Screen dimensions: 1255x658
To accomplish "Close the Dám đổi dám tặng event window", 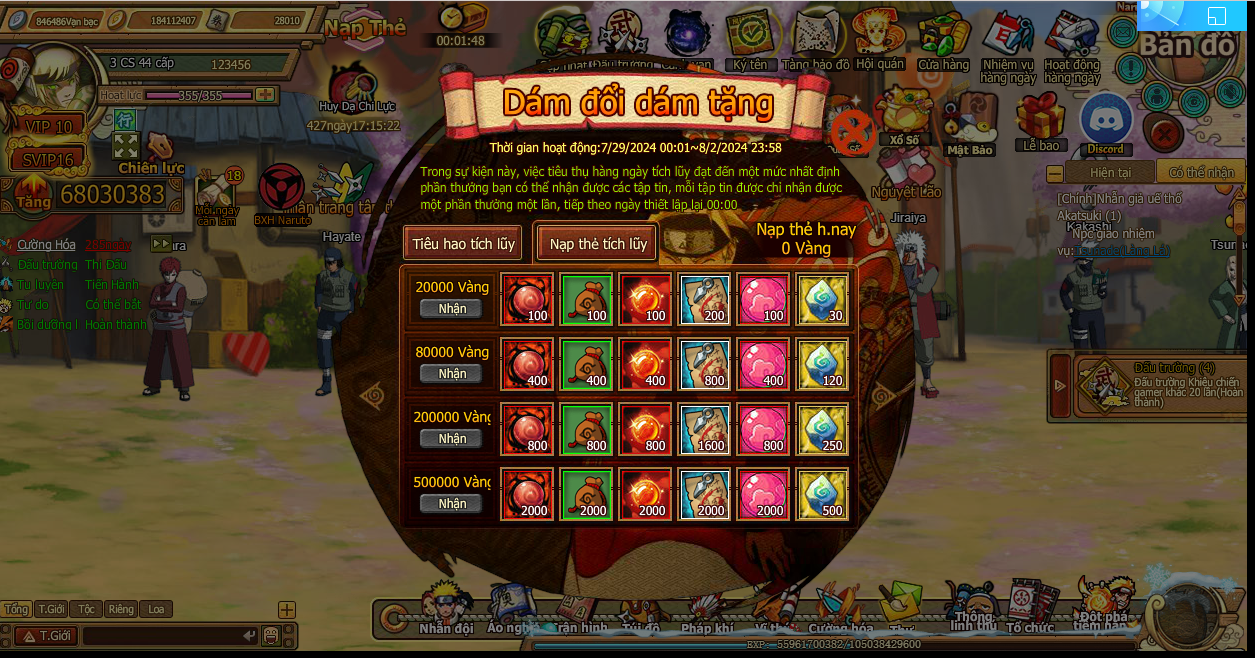I will coord(854,131).
